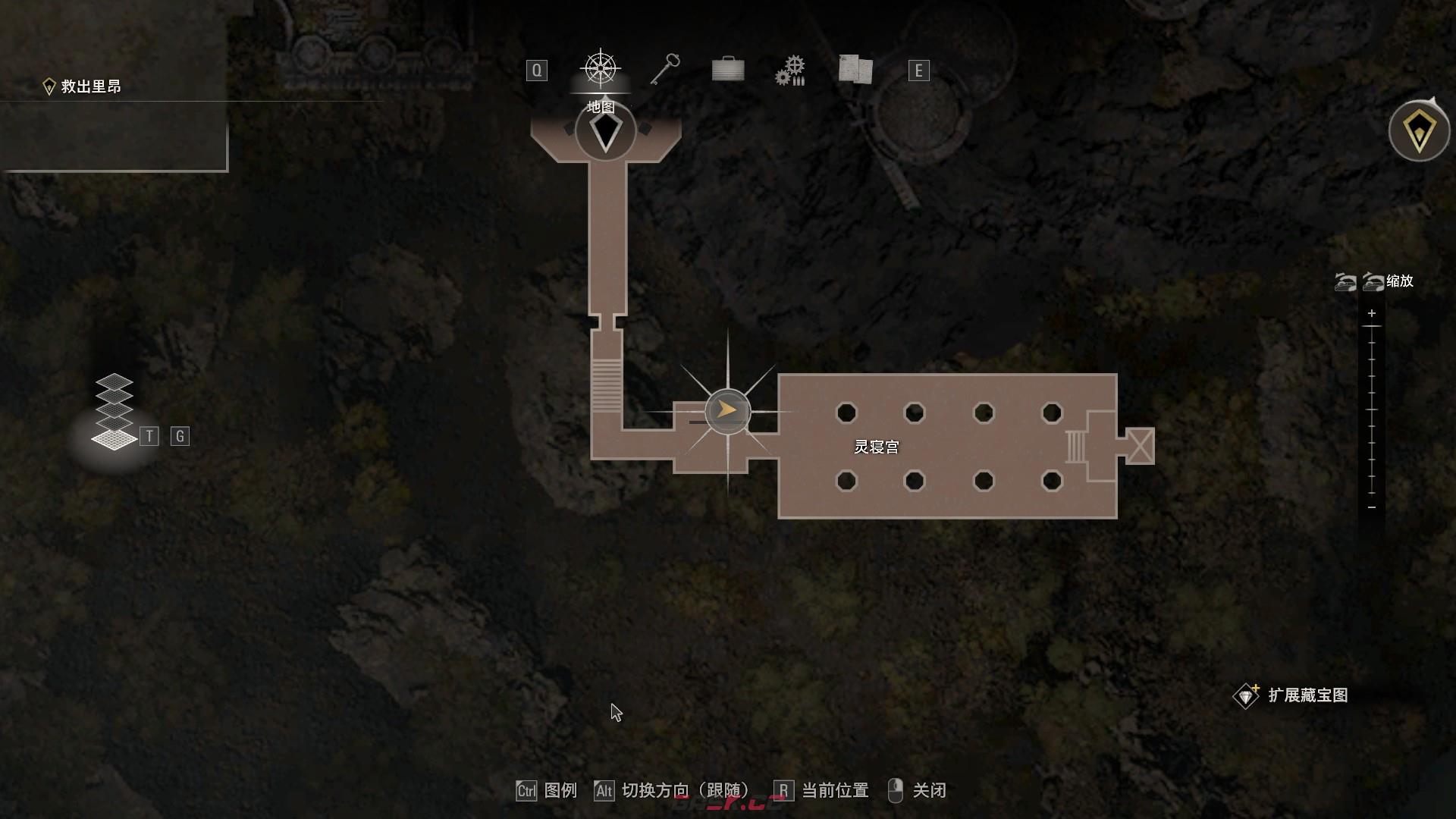1456x819 pixels.
Task: Switch to the compass map tab
Action: click(x=601, y=69)
